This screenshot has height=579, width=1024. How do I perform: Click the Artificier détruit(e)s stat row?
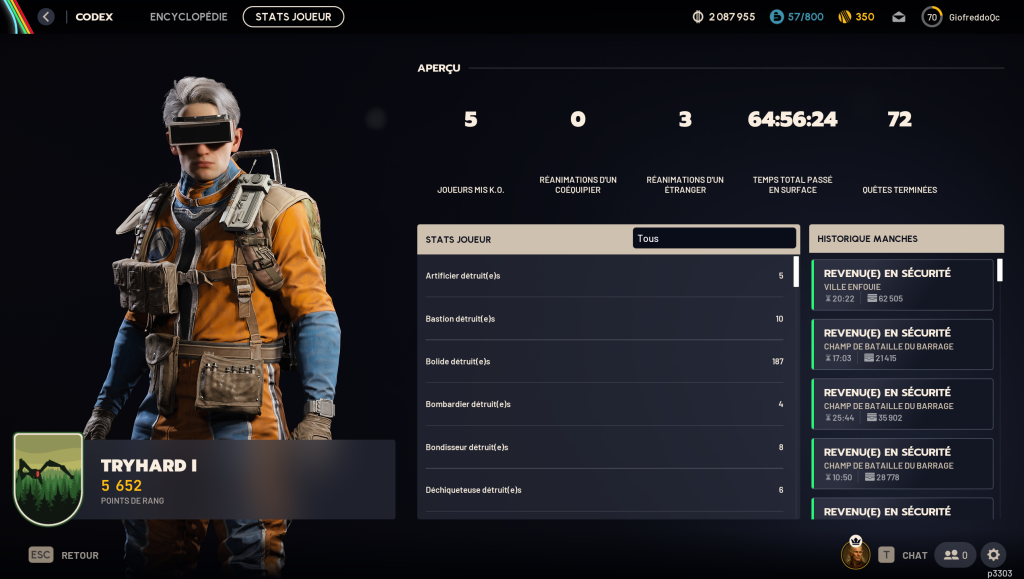(604, 275)
